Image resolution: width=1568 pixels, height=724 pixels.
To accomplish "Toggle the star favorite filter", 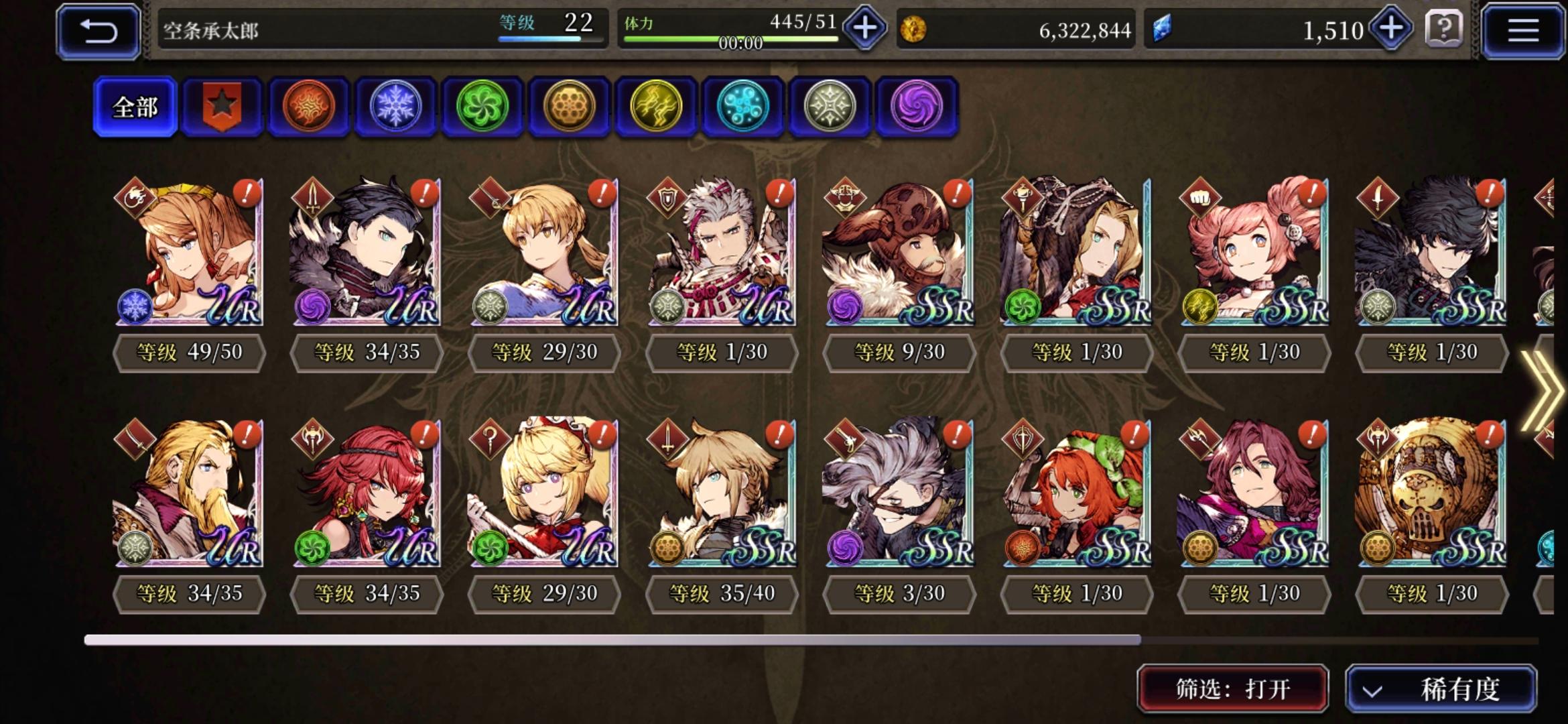I will click(221, 107).
